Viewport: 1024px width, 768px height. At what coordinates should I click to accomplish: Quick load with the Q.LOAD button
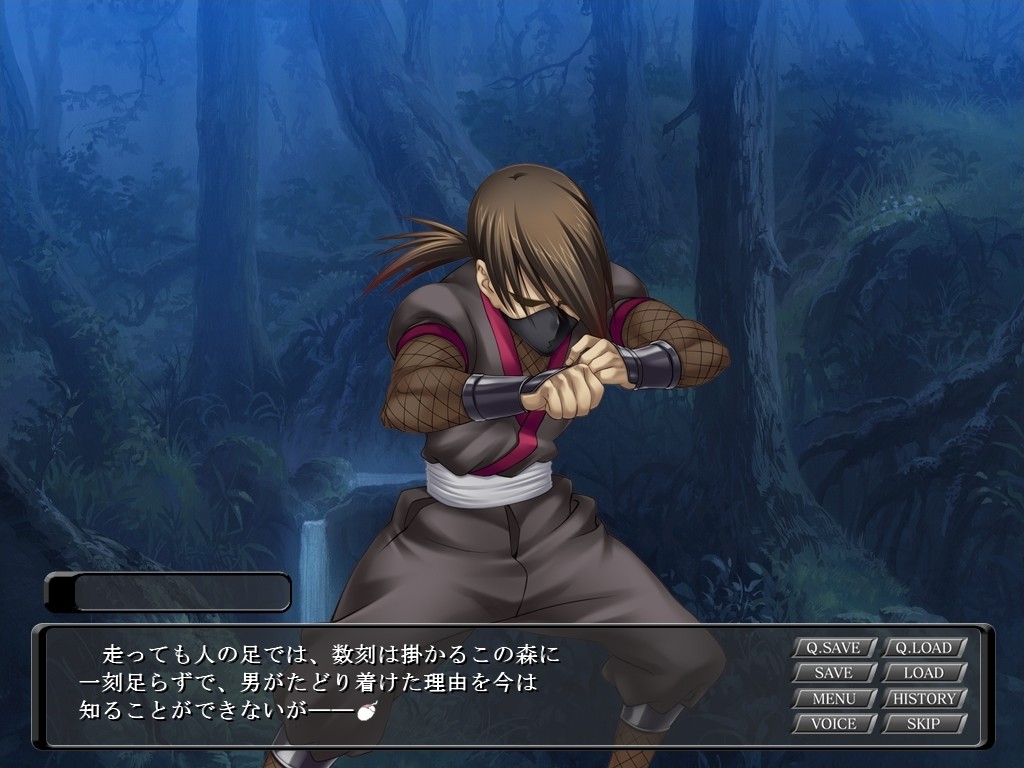click(x=924, y=648)
